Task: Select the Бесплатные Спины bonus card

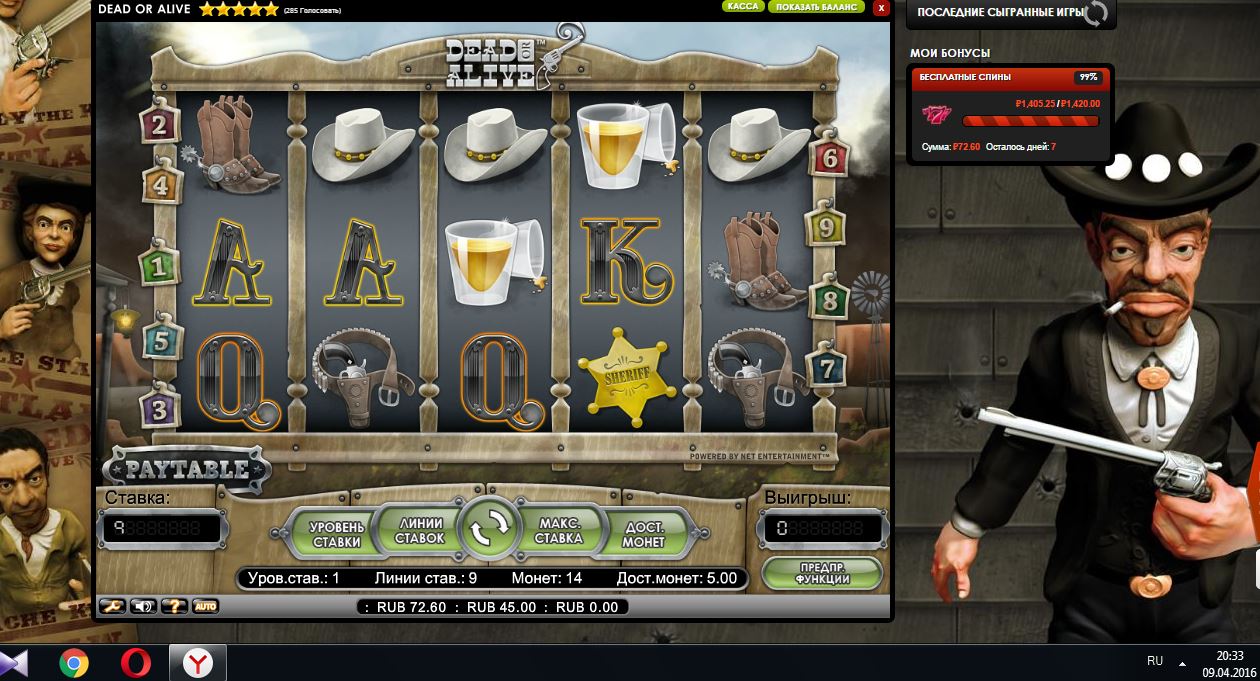Action: coord(1010,113)
